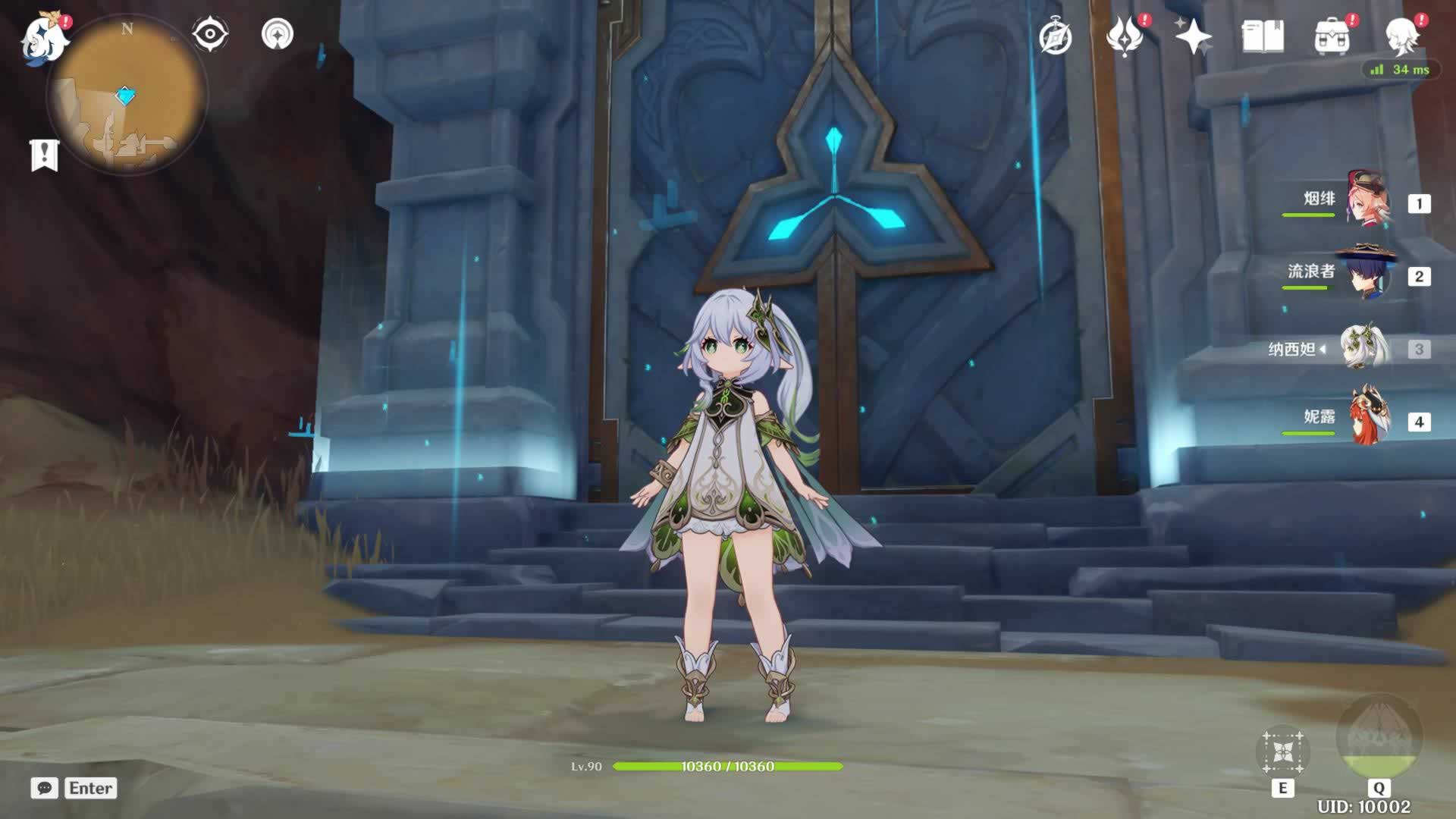Image resolution: width=1456 pixels, height=819 pixels.
Task: Open the adventurer handbook book icon
Action: 1263,36
